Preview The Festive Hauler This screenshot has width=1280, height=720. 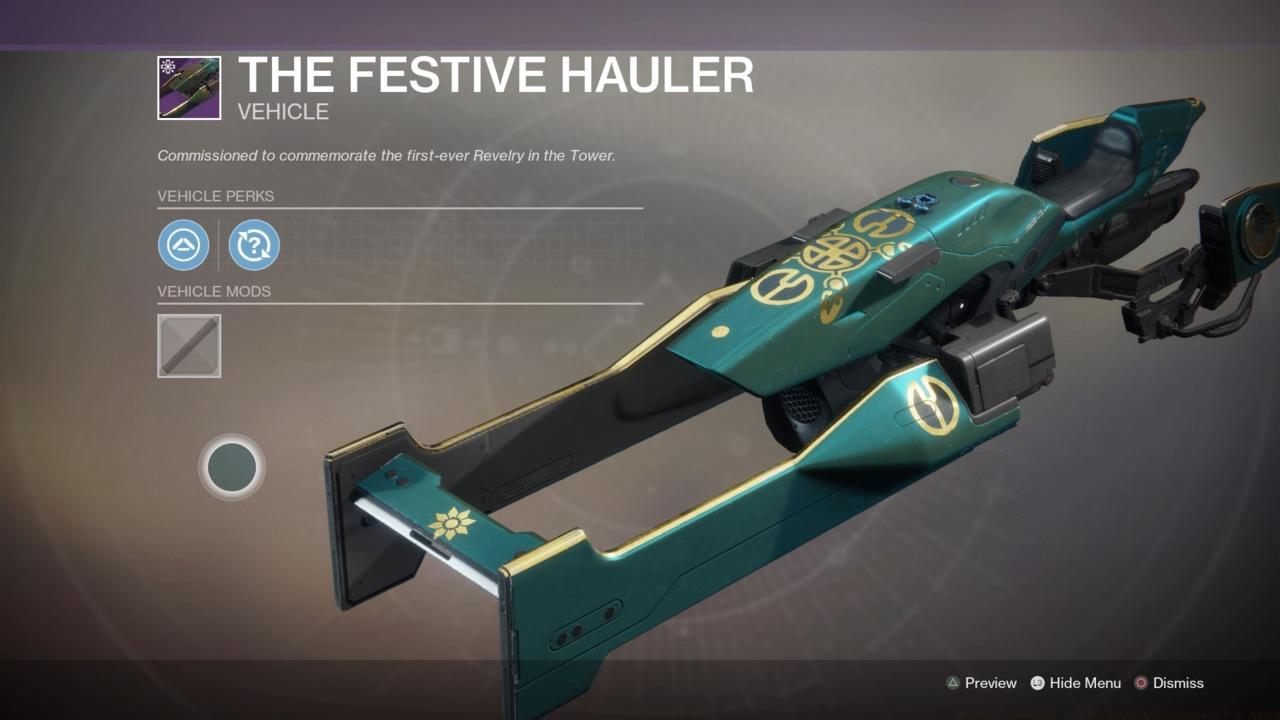point(988,683)
